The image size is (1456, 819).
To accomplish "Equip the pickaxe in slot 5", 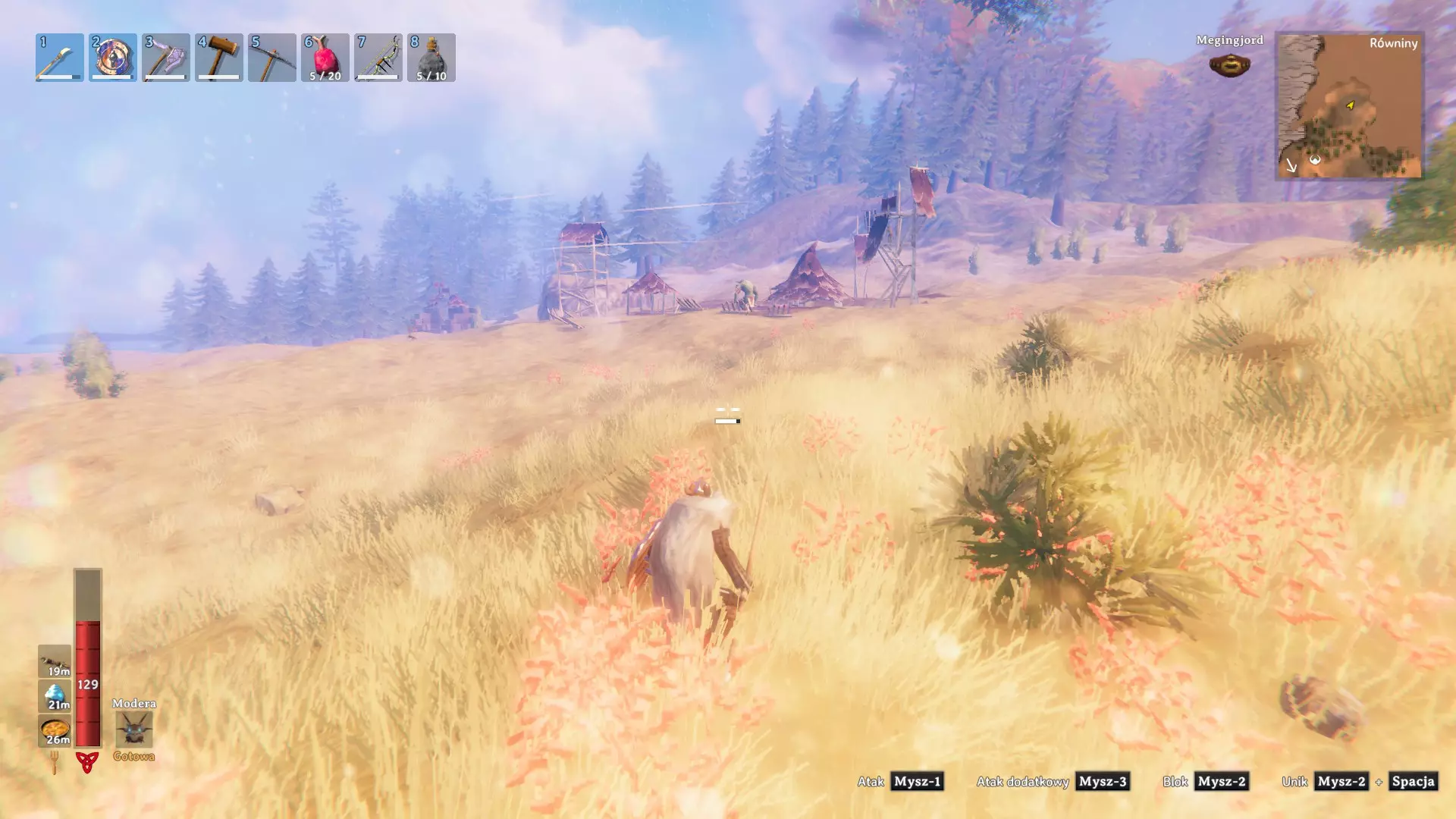I will pyautogui.click(x=271, y=58).
